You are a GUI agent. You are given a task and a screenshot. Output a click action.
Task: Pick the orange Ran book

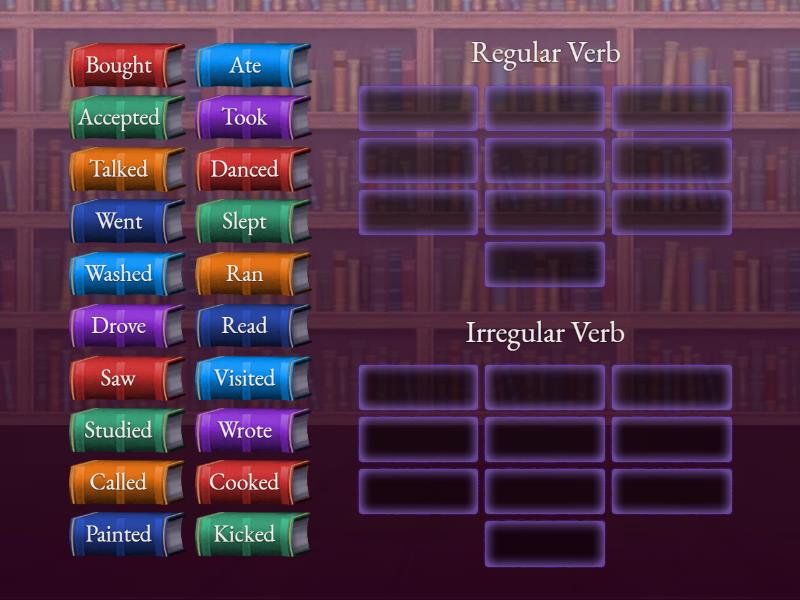click(245, 274)
